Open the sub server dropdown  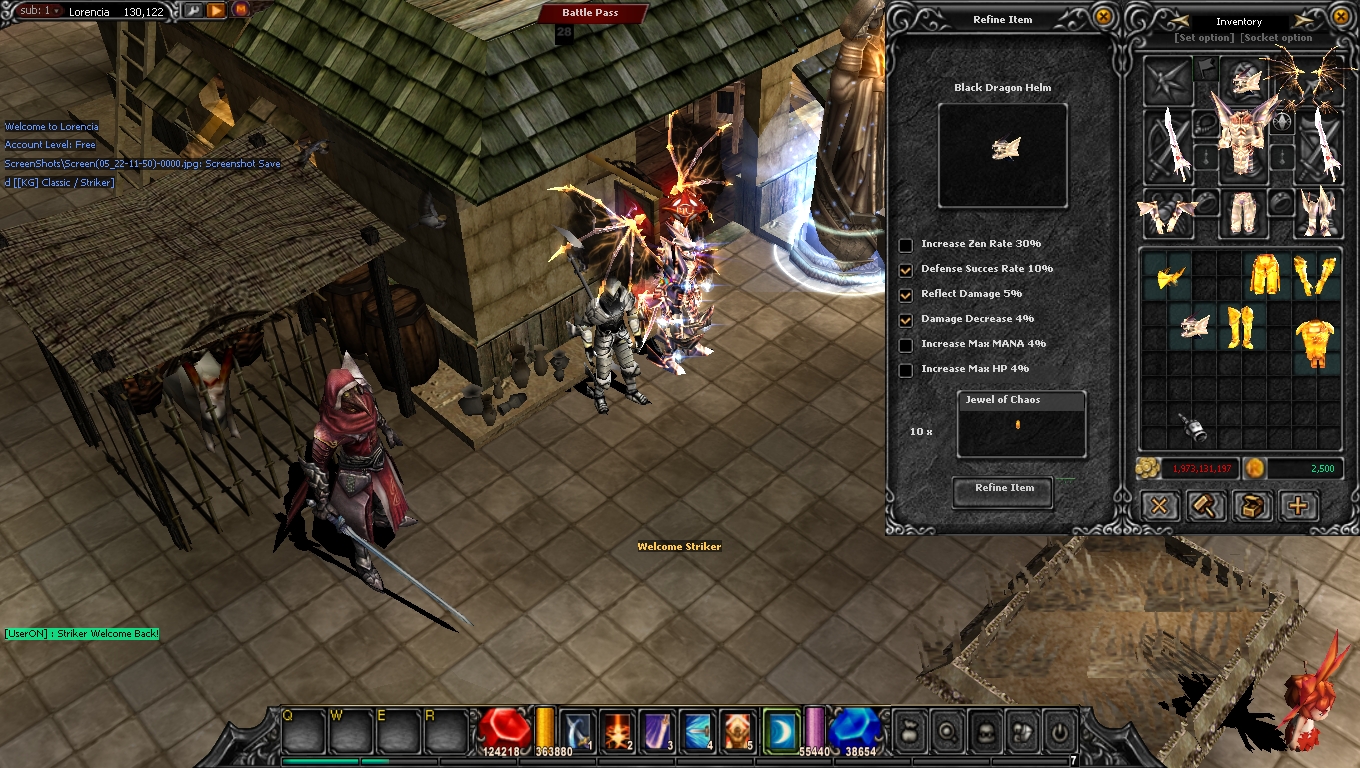click(41, 11)
